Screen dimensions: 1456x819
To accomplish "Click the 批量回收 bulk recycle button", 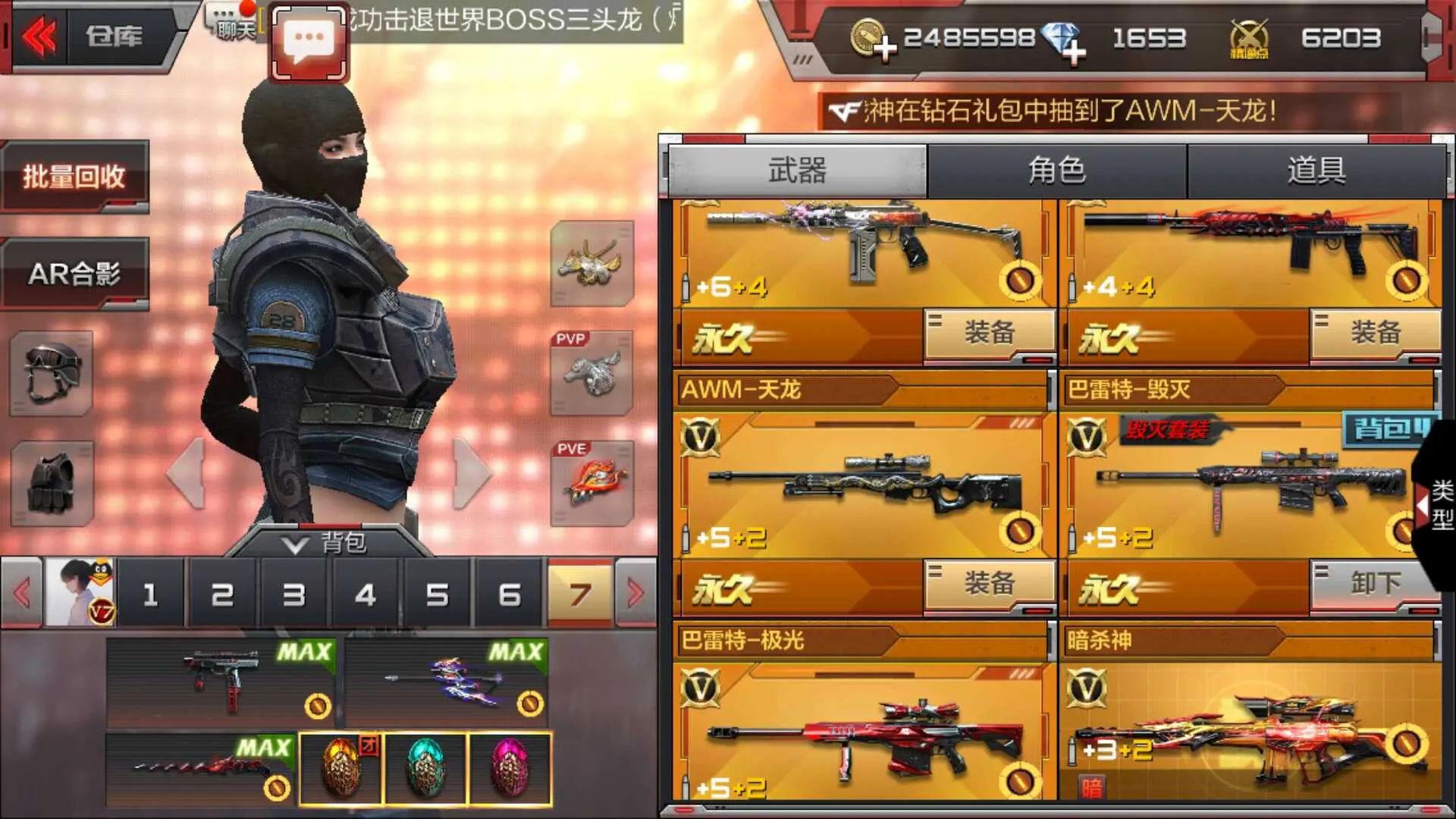I will click(74, 177).
